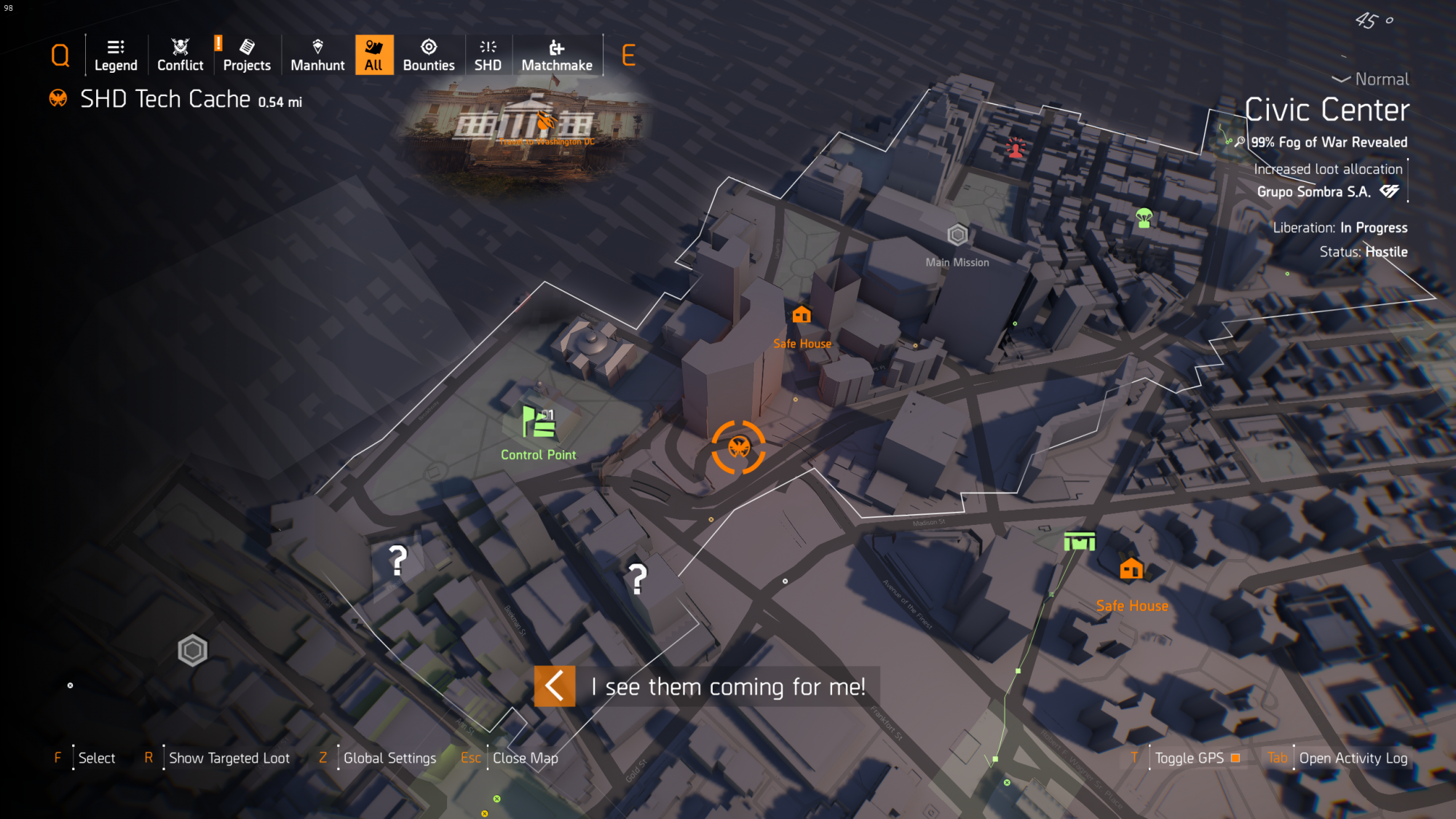Click the red hostile activity marker
The width and height of the screenshot is (1456, 819).
(x=1016, y=148)
